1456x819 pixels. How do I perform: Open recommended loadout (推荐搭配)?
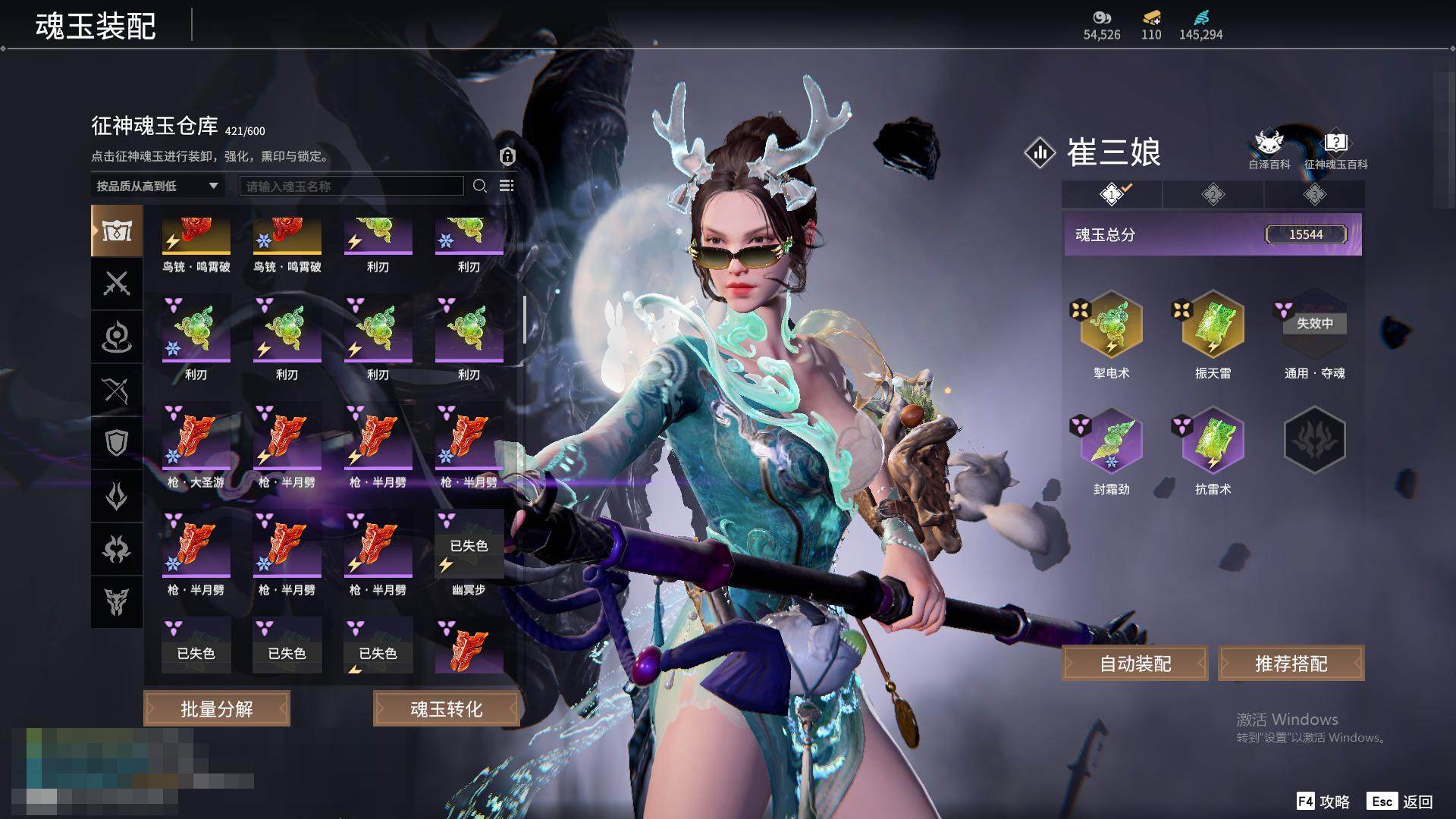1291,664
